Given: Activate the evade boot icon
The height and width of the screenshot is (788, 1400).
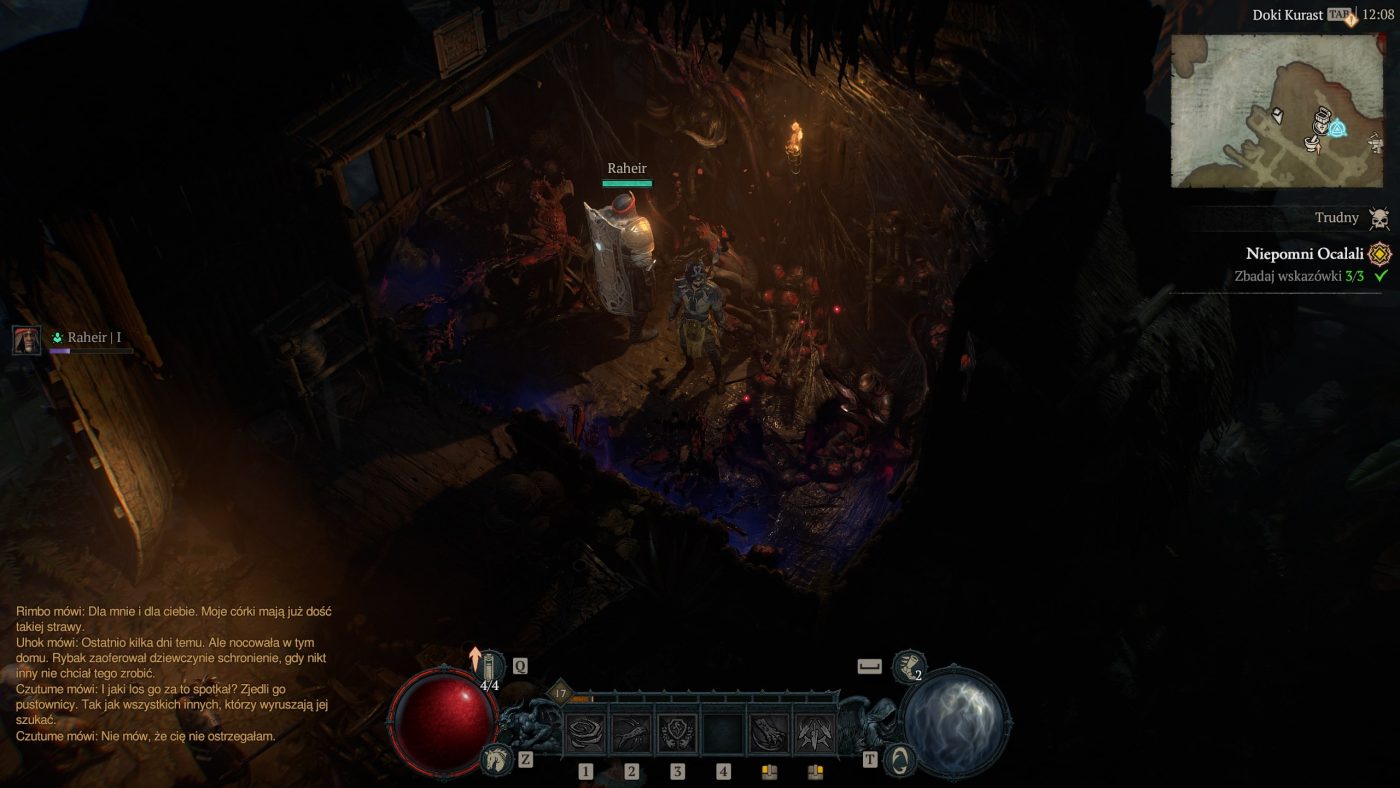Looking at the screenshot, I should (x=907, y=666).
